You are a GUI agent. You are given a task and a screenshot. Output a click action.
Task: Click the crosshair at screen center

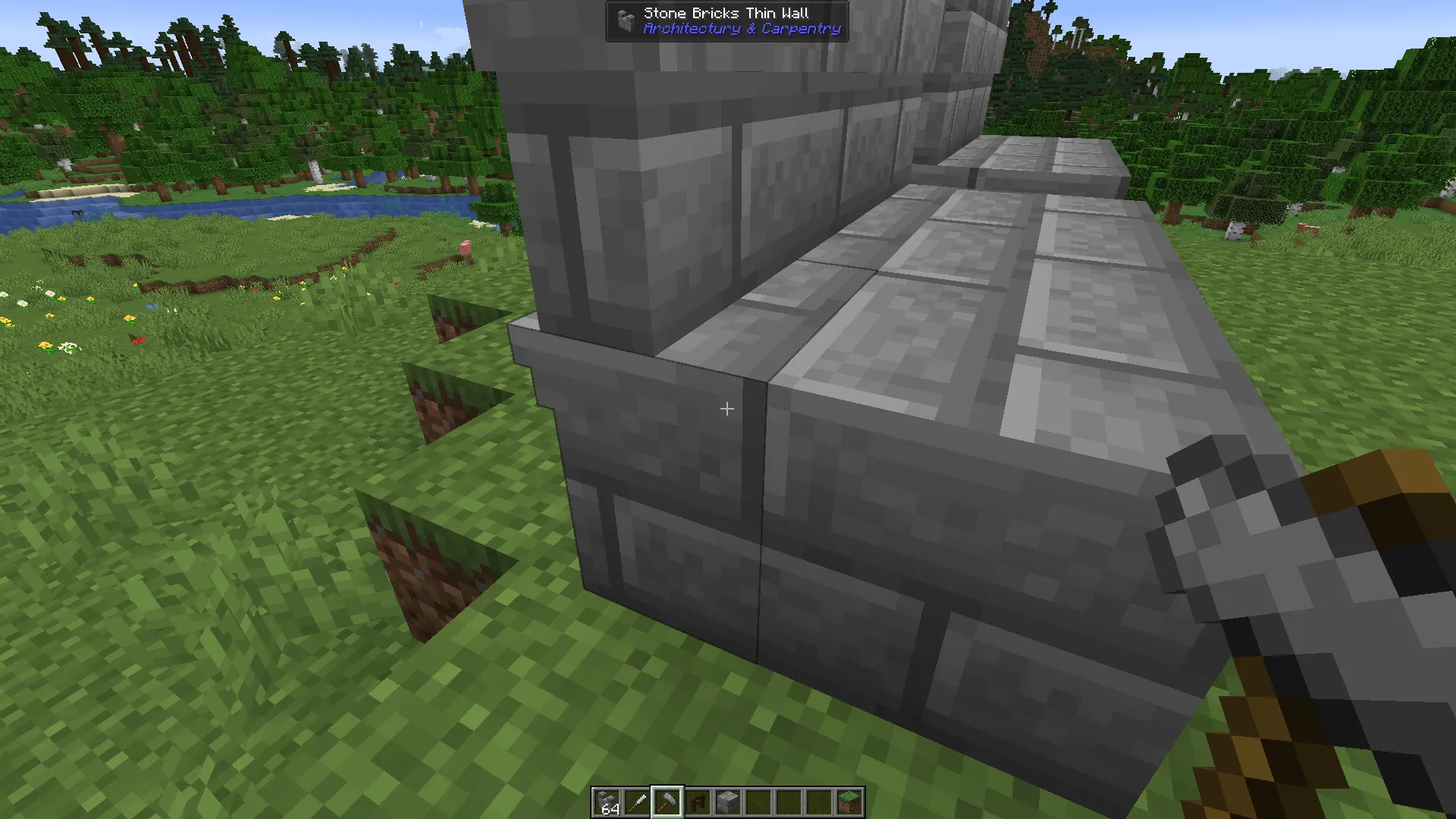pyautogui.click(x=726, y=409)
